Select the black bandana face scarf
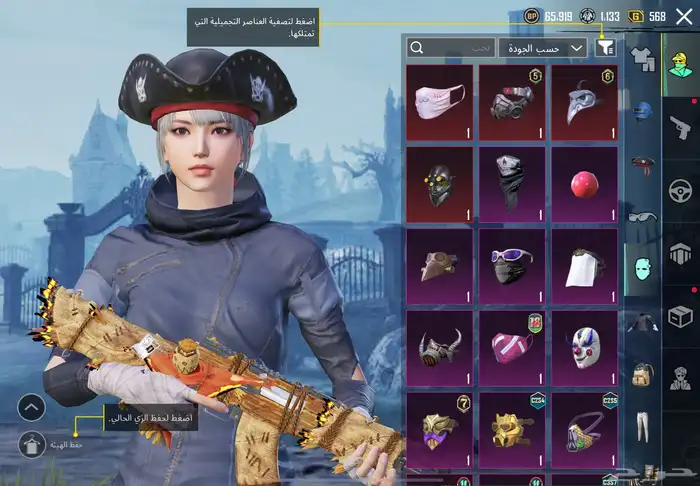700x486 pixels. click(x=512, y=182)
